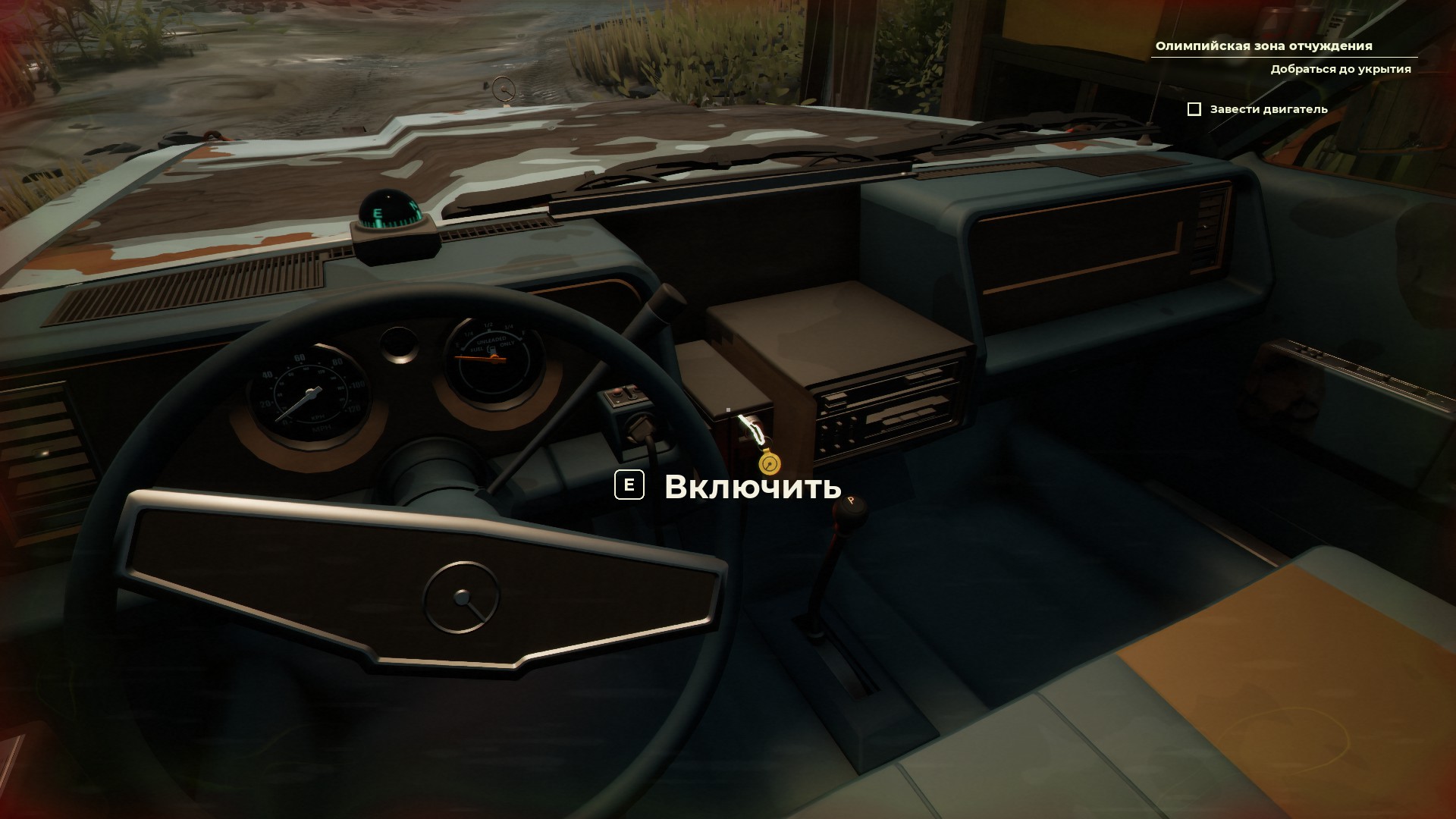The width and height of the screenshot is (1456, 819).
Task: Select the "Завести двигатель" objective checkbox
Action: 1194,109
